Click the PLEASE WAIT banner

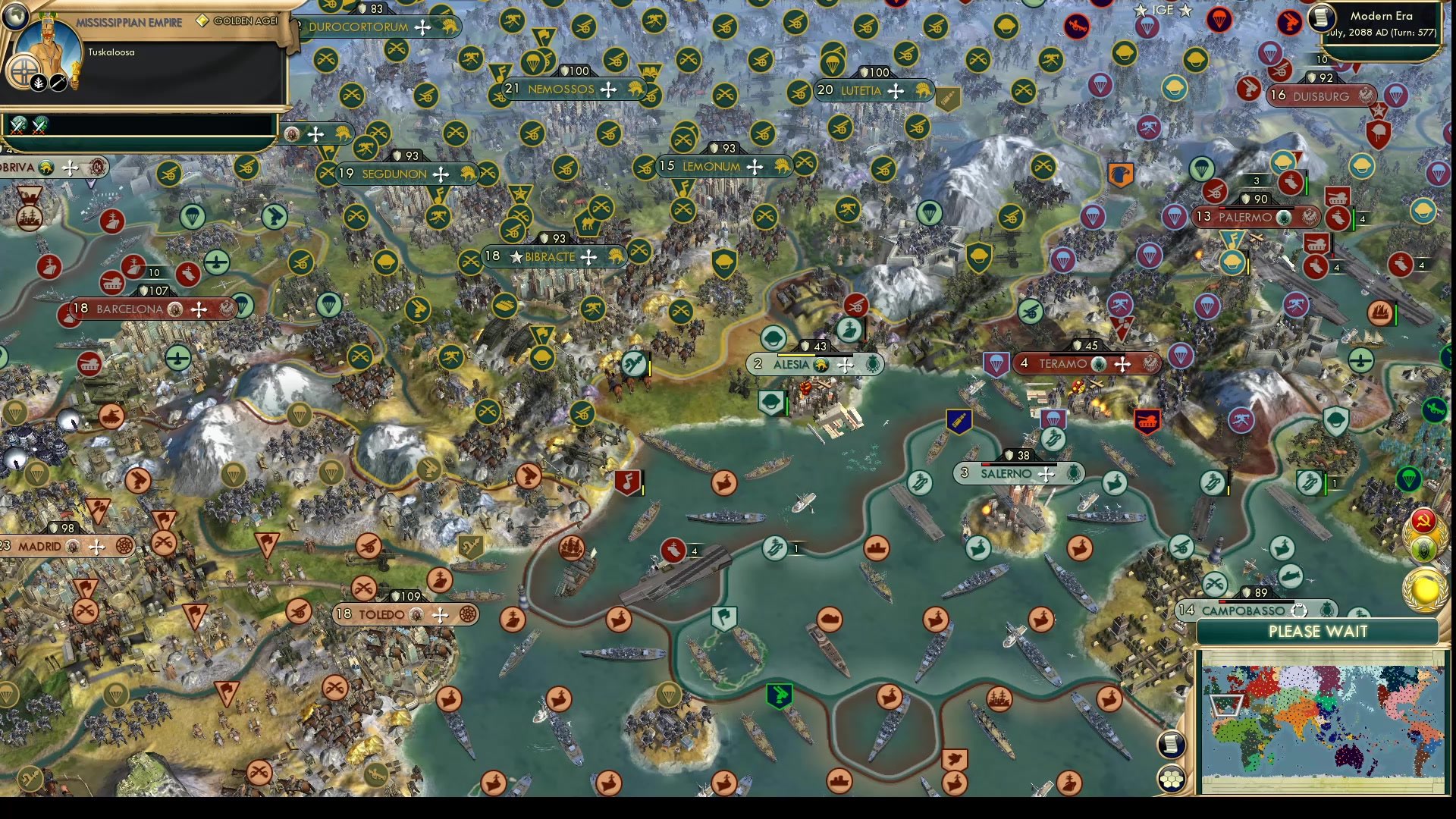pos(1319,631)
